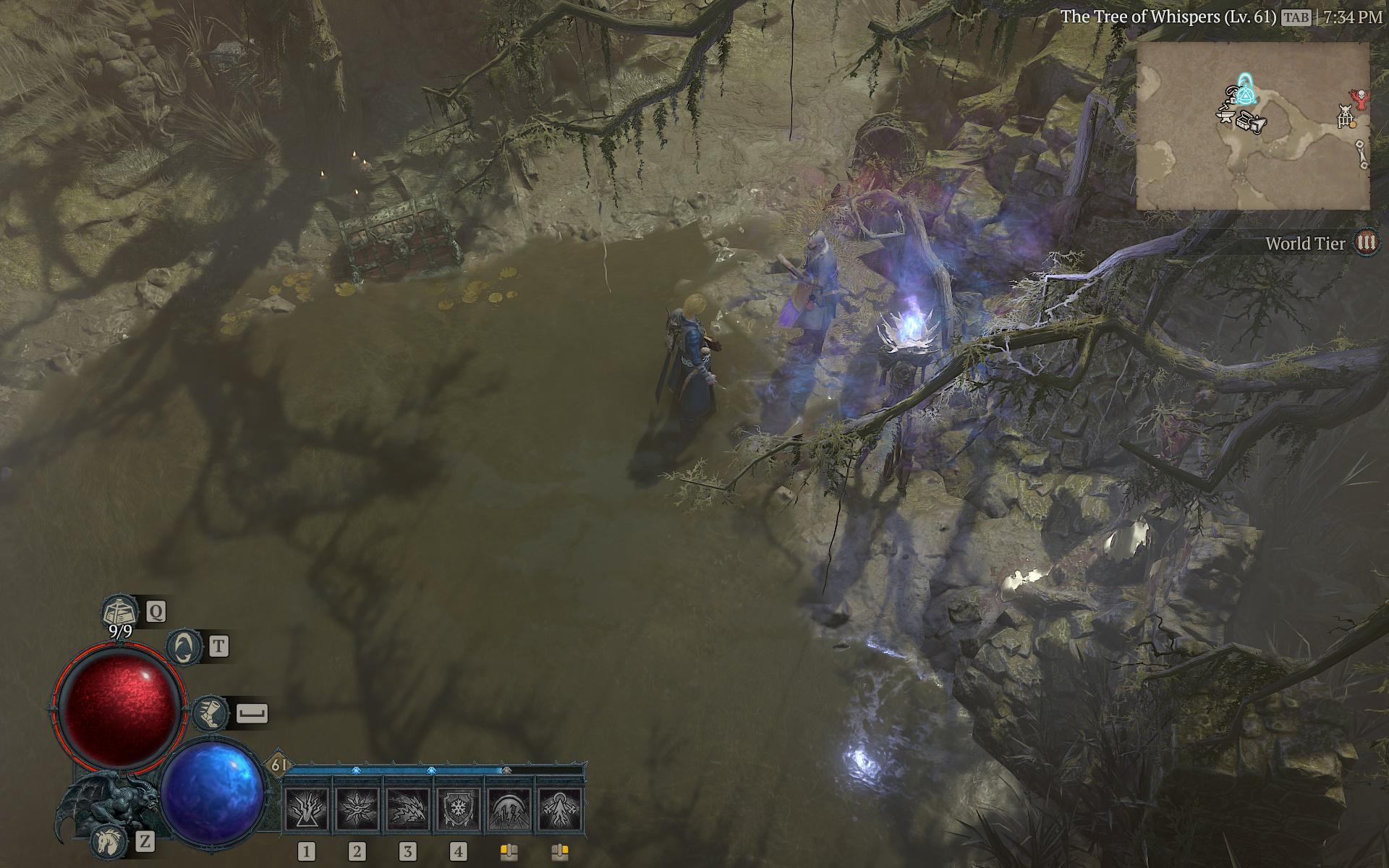
Task: Click the horned cage marker on minimap
Action: pos(1345,116)
